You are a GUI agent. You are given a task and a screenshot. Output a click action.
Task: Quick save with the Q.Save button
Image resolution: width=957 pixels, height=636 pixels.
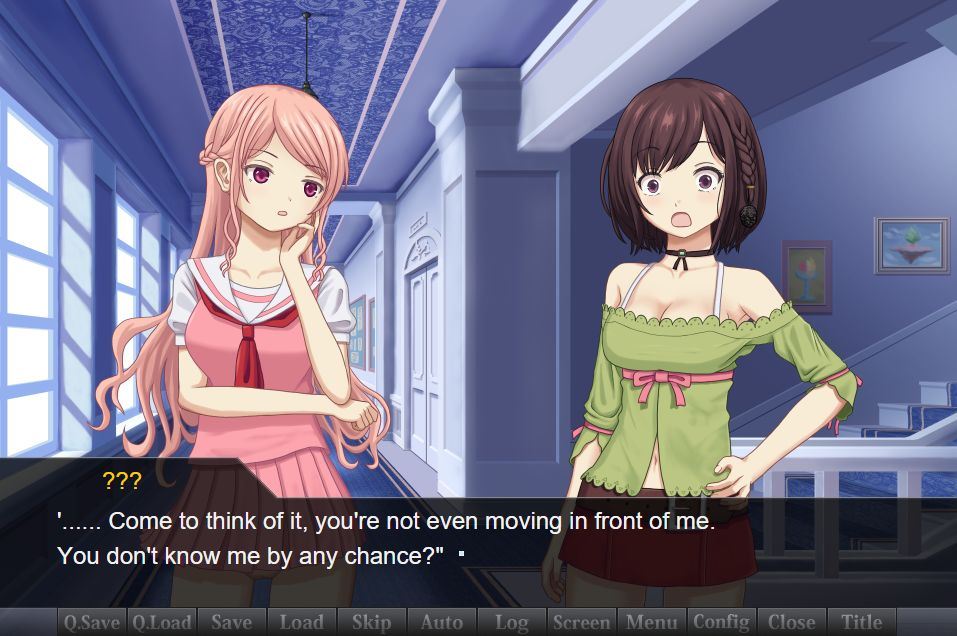coord(92,622)
